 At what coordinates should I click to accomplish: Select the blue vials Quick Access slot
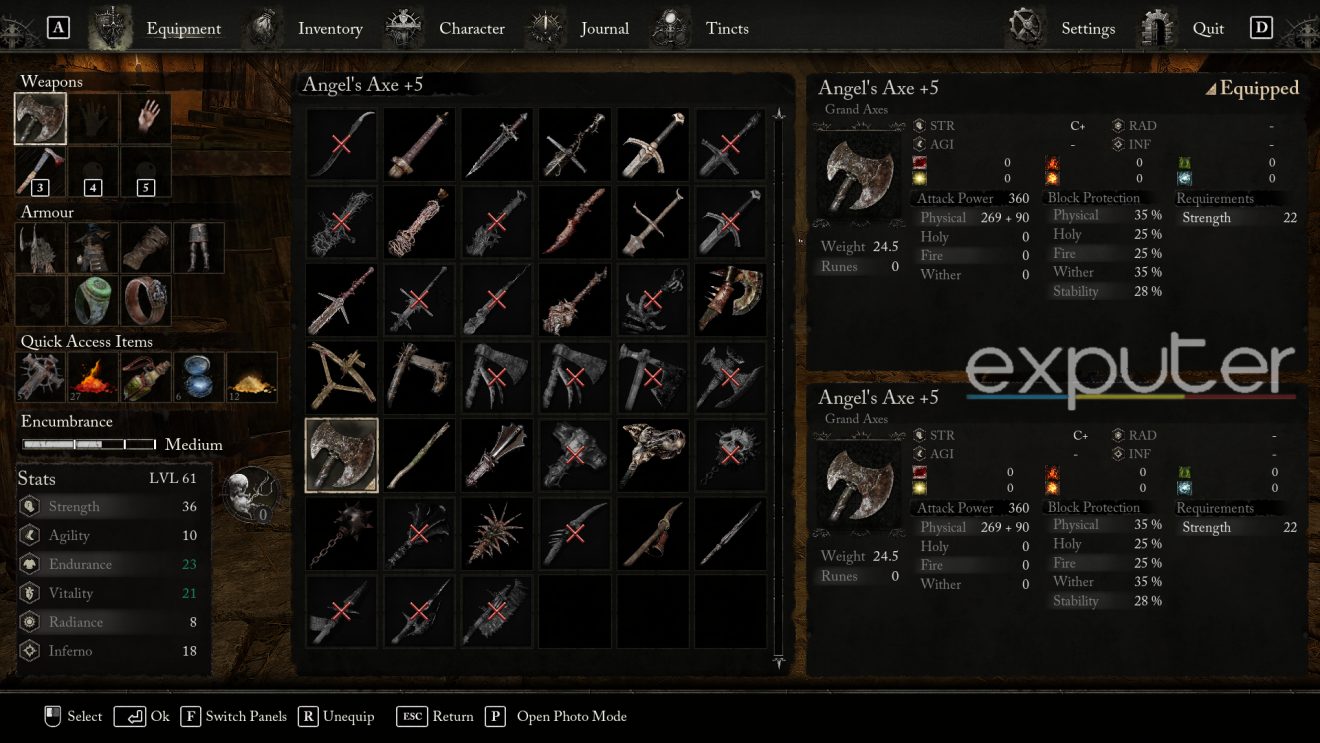198,377
